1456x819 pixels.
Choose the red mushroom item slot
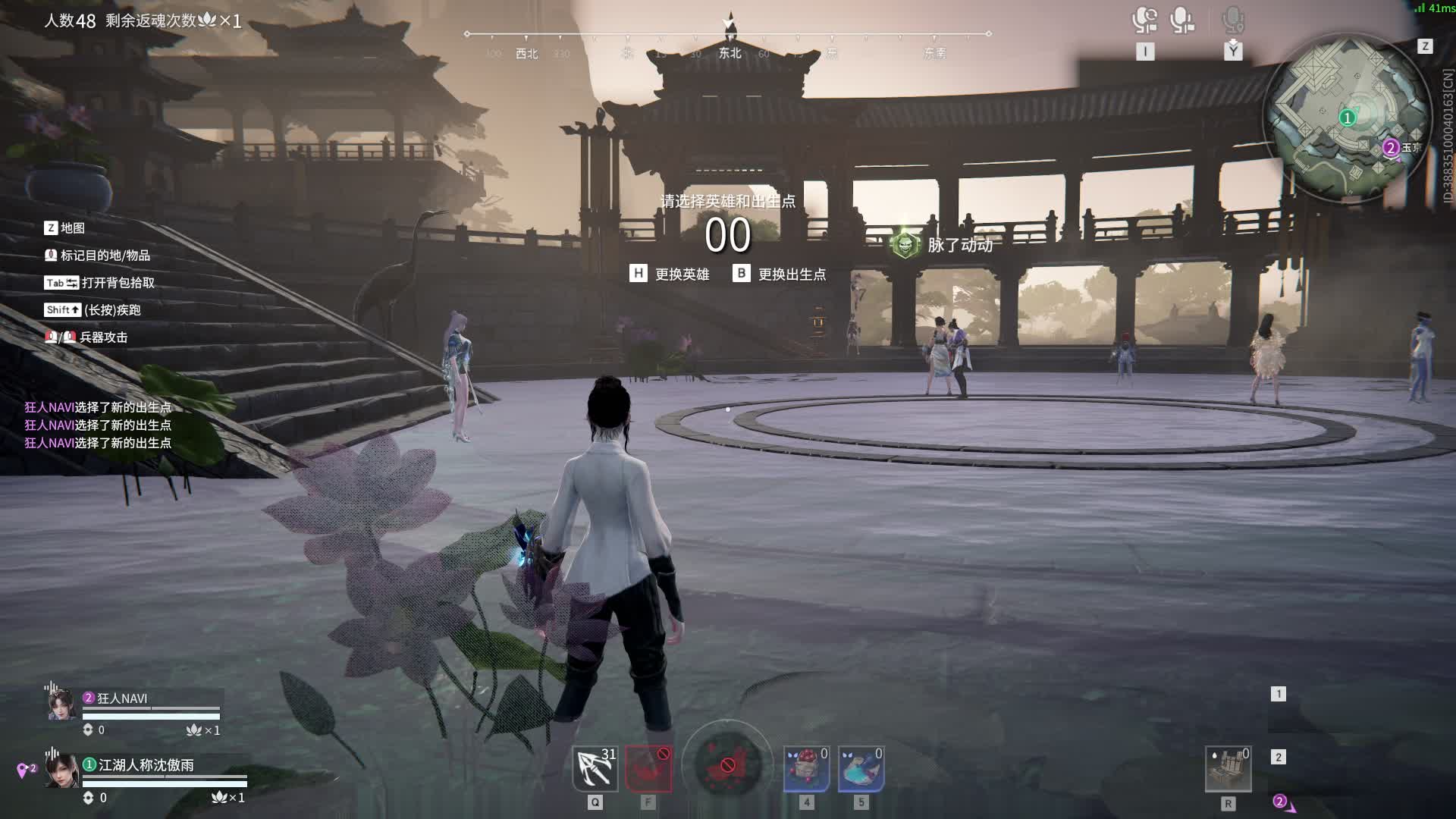pyautogui.click(x=806, y=769)
